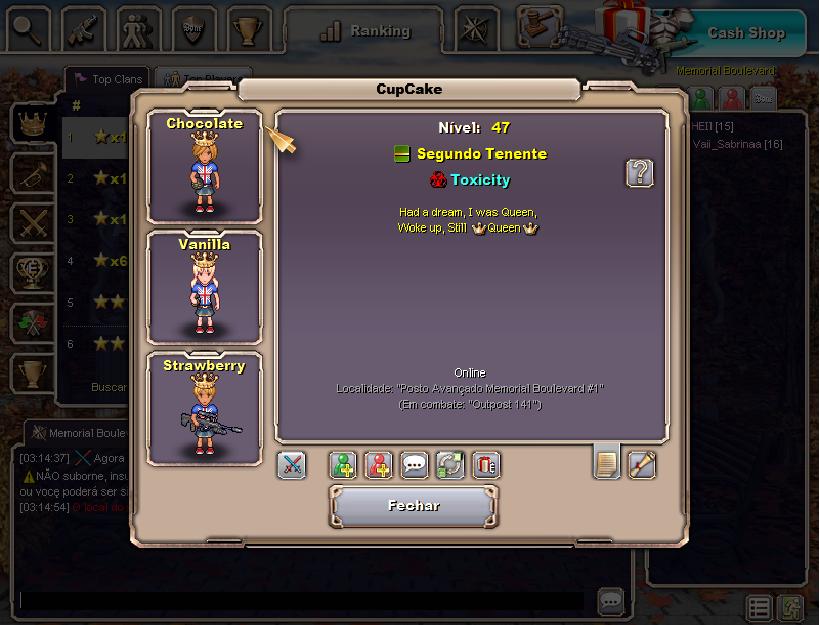Screen dimensions: 820x625
Task: Select the Vanilla character portrait
Action: point(204,287)
